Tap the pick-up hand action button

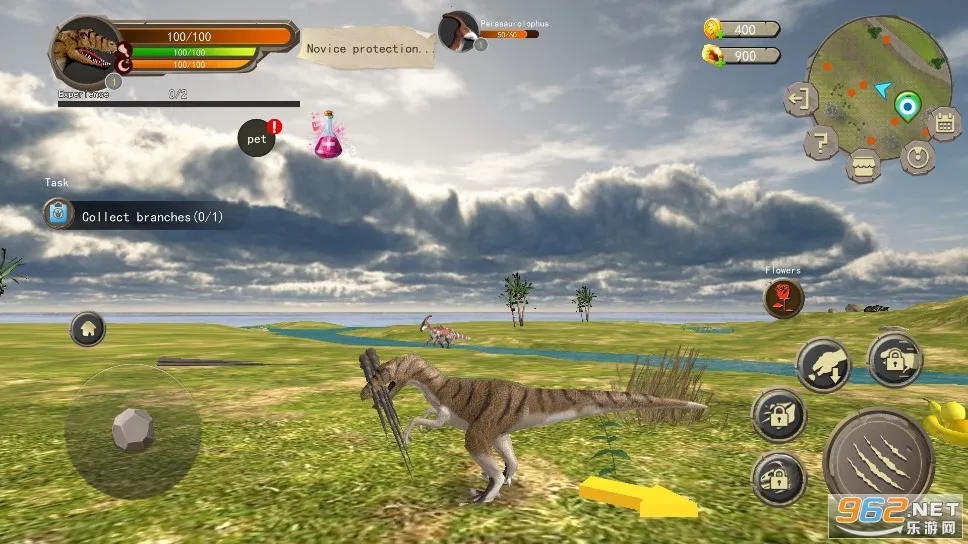(822, 365)
